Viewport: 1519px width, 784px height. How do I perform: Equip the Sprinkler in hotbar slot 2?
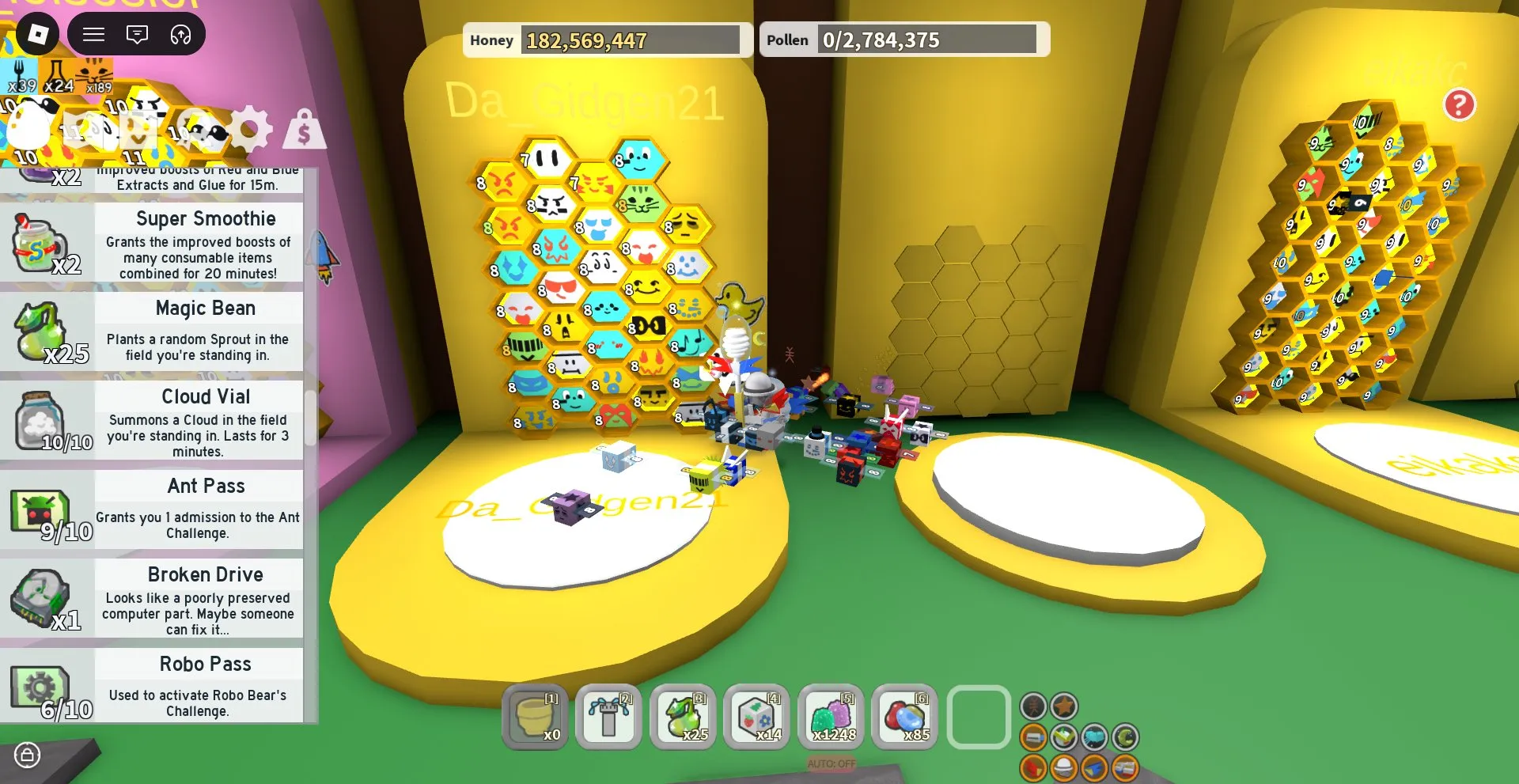click(x=608, y=716)
